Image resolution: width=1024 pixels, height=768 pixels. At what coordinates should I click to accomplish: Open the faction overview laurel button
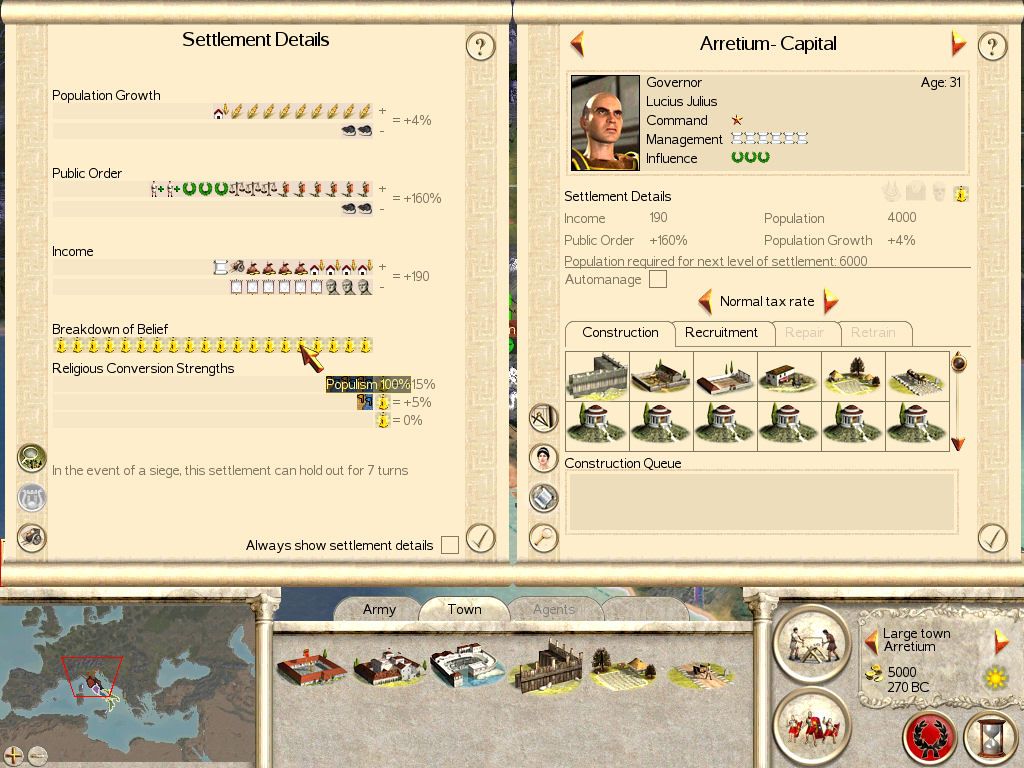pos(929,738)
